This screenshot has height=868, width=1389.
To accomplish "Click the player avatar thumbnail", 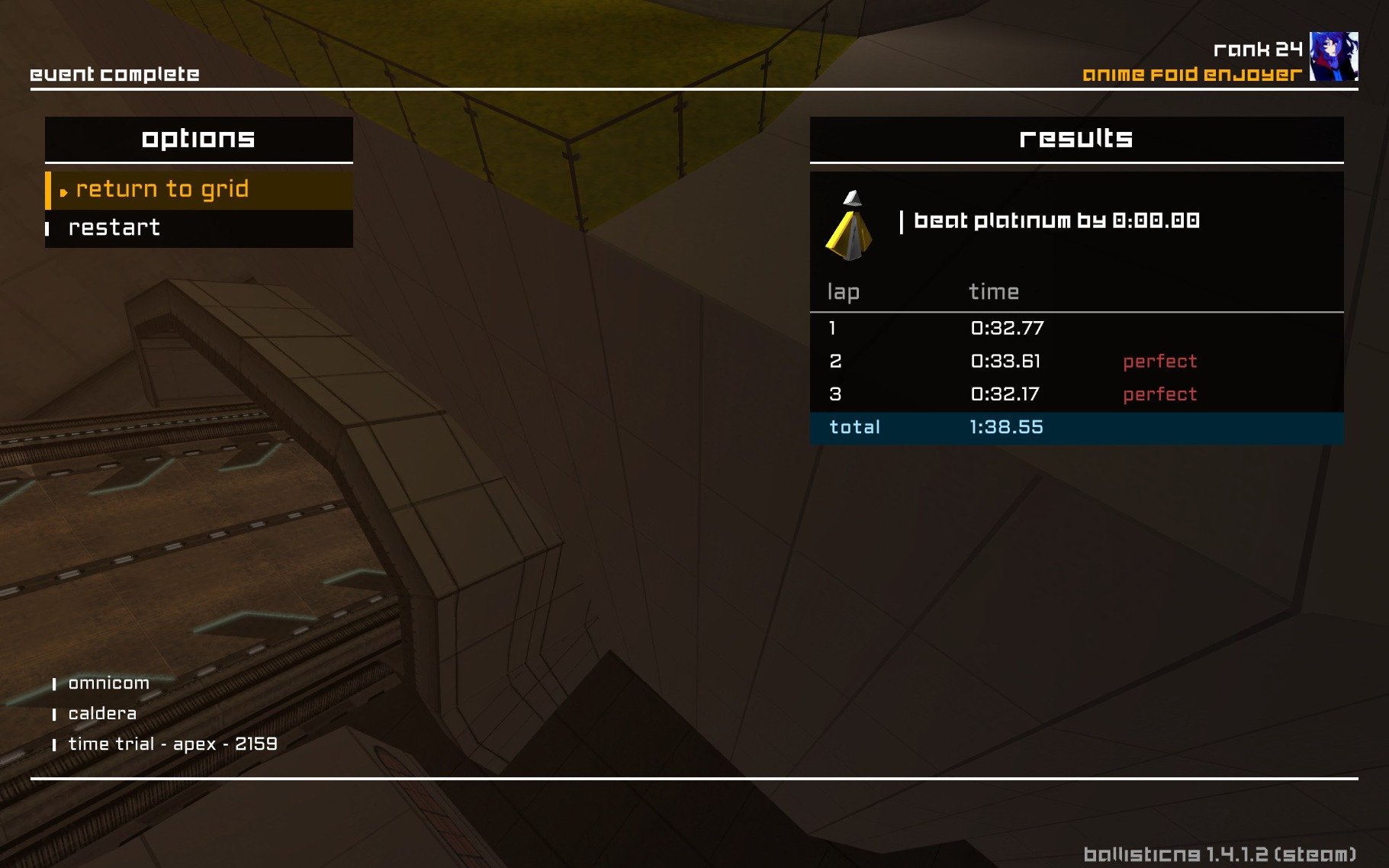I will (x=1333, y=56).
